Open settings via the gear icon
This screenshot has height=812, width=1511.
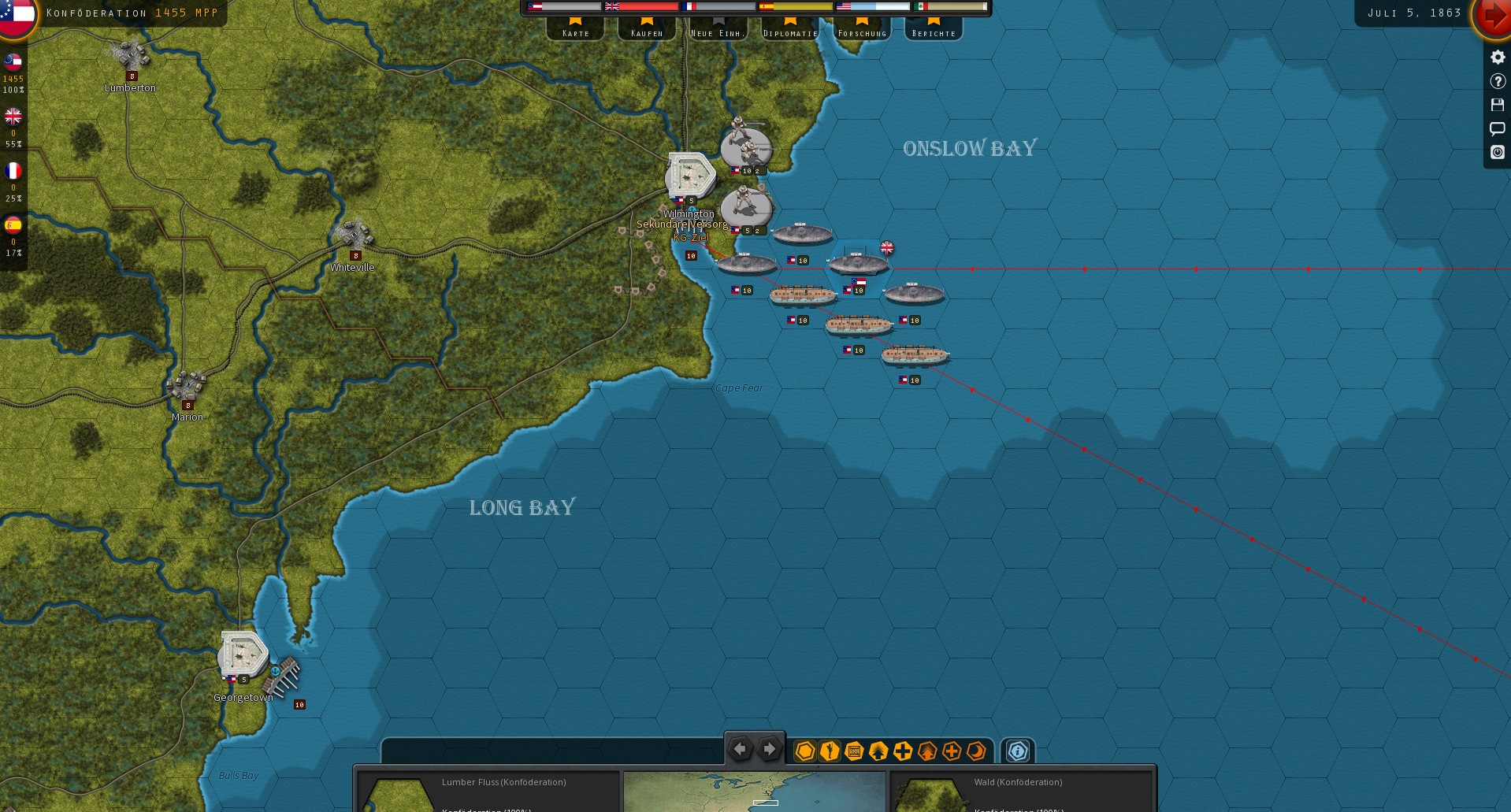[1498, 57]
